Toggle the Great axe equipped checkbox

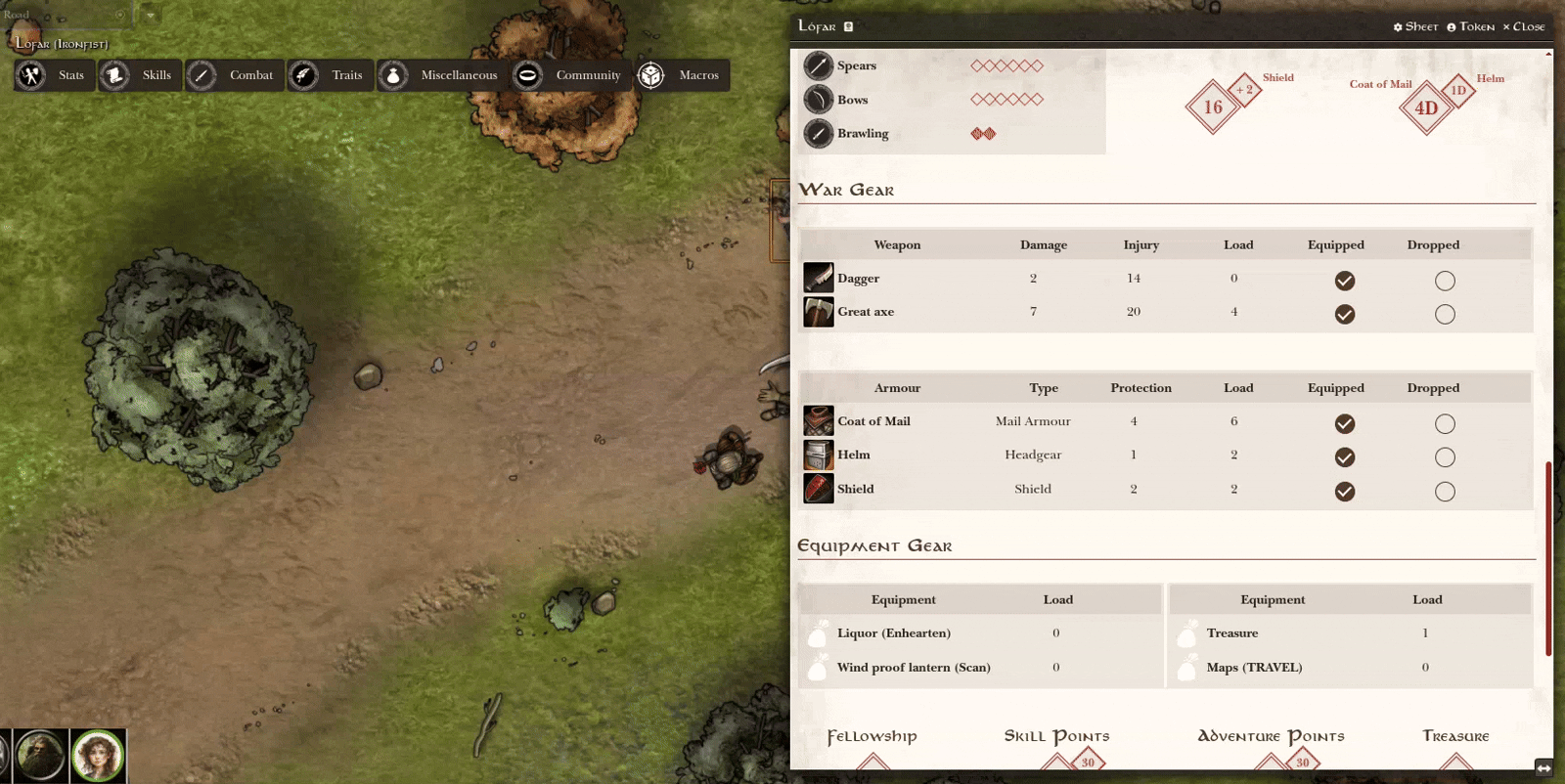[1345, 314]
